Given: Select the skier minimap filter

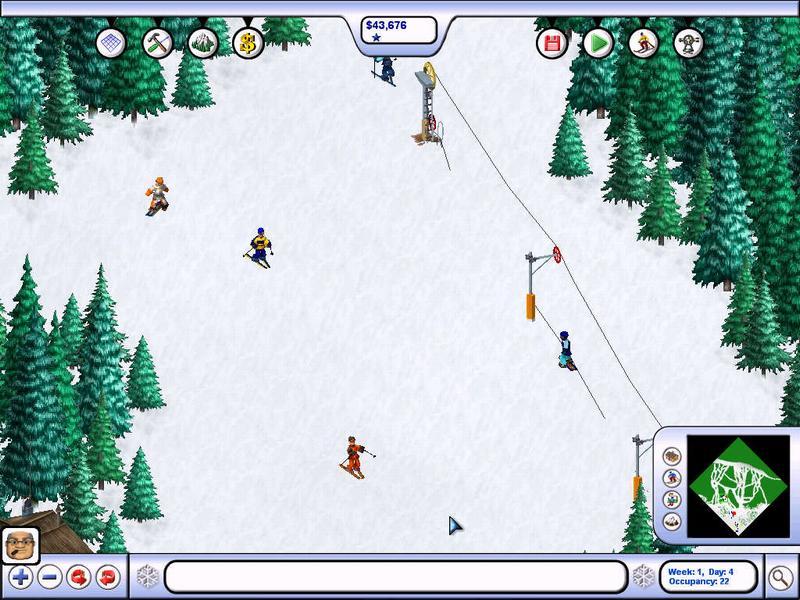Looking at the screenshot, I should point(671,478).
